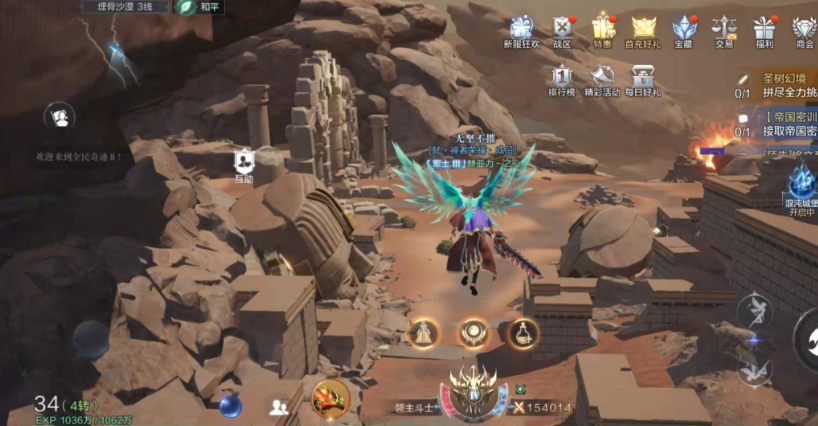Image resolution: width=818 pixels, height=426 pixels.
Task: Open the chat avatar with flag icon
Action: click(x=59, y=118)
